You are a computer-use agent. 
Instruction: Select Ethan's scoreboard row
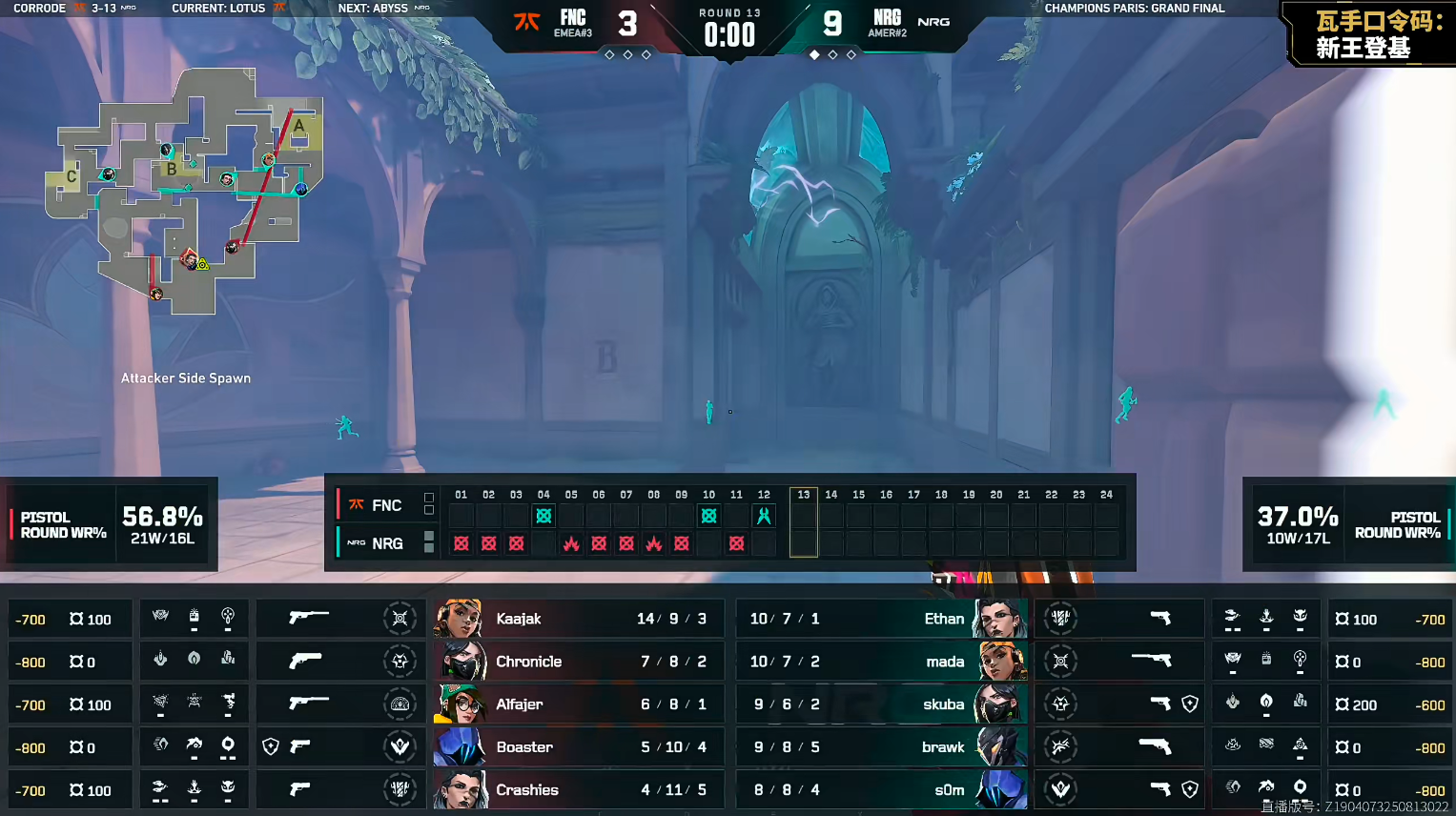pyautogui.click(x=881, y=619)
